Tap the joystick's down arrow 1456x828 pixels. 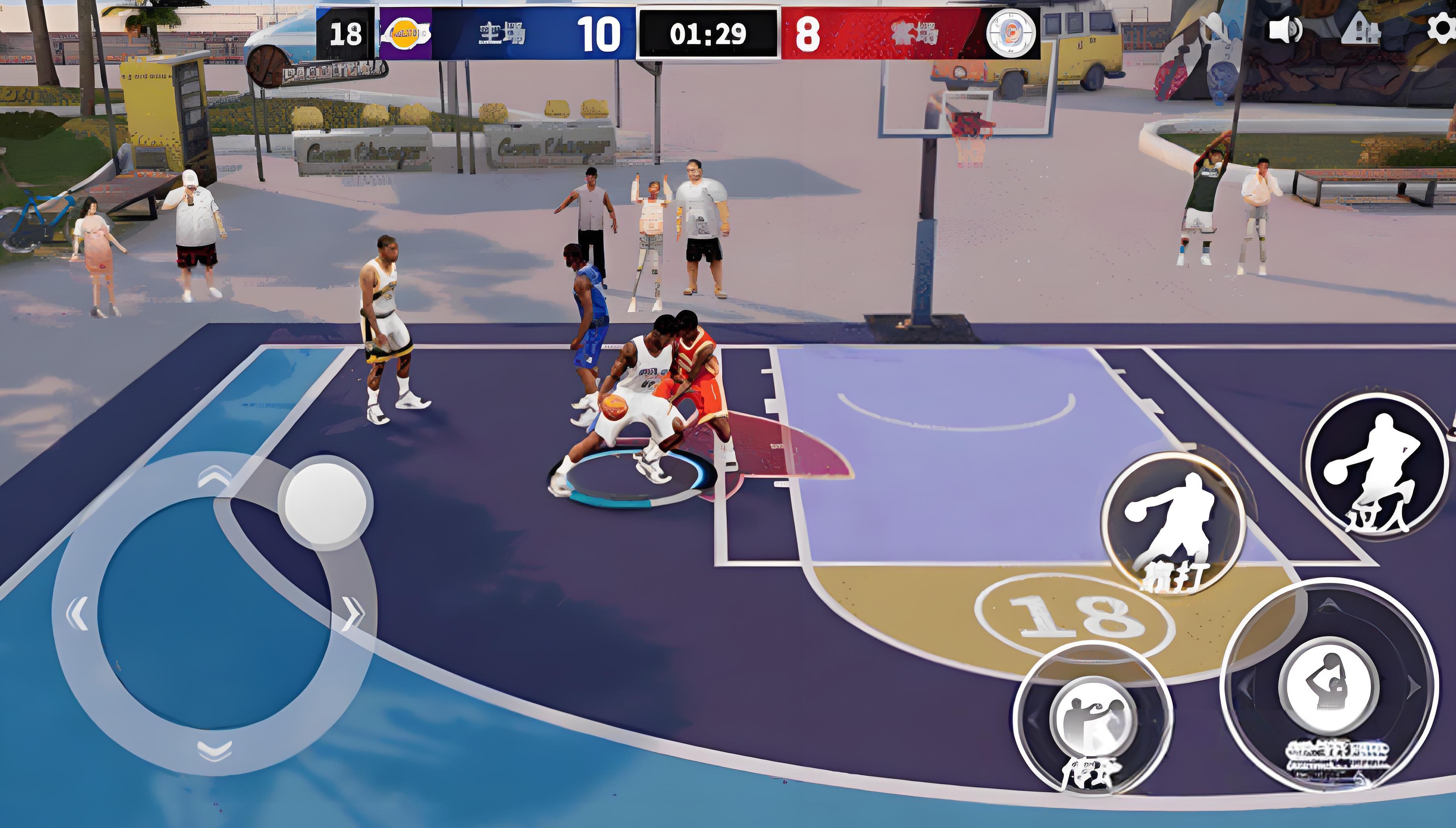pyautogui.click(x=215, y=750)
